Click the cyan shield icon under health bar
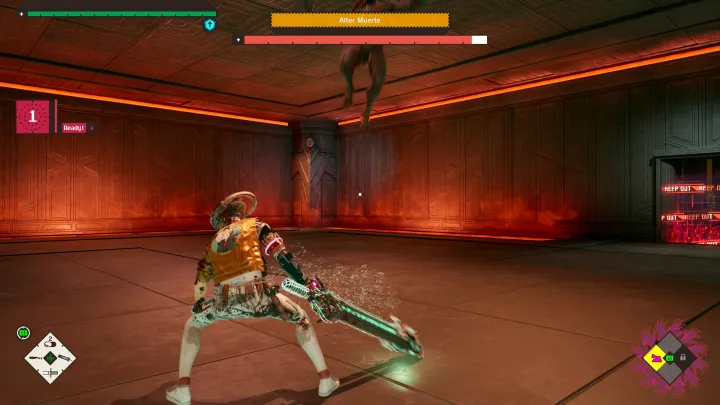Screen dimensions: 720x405 [x=210, y=24]
